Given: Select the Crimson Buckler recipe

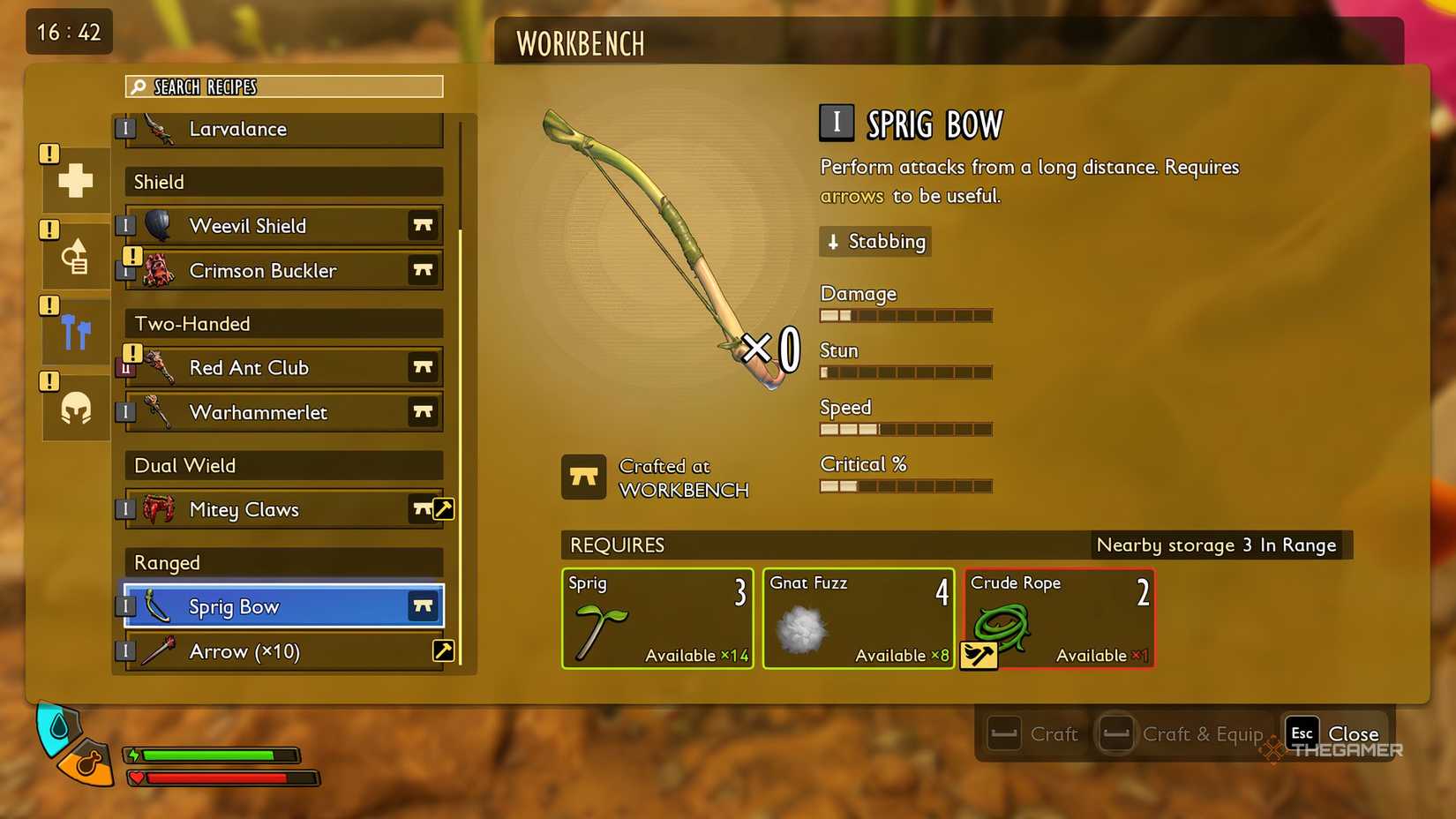Looking at the screenshot, I should pos(284,271).
